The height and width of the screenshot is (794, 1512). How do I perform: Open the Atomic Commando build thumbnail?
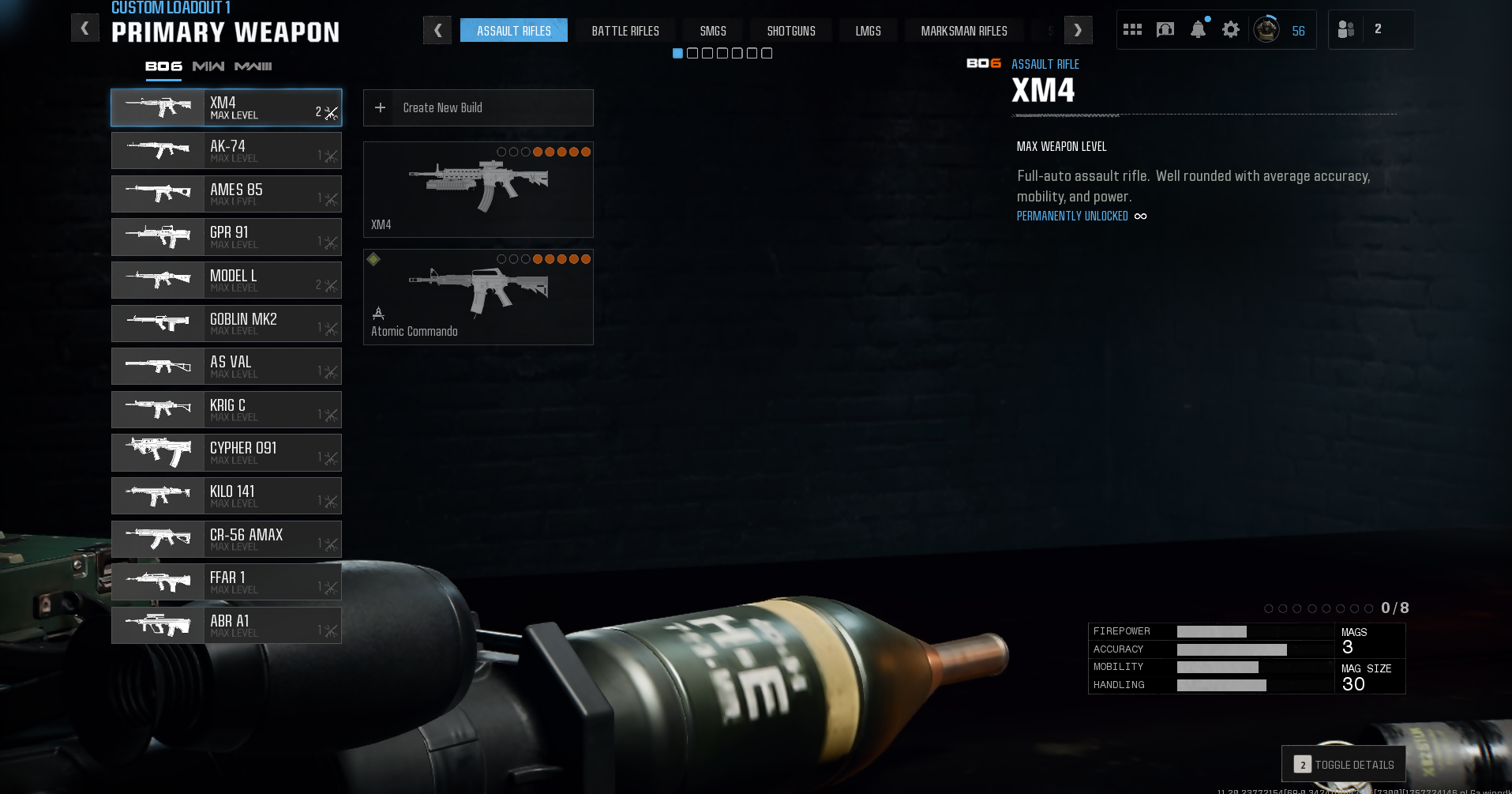coord(478,297)
